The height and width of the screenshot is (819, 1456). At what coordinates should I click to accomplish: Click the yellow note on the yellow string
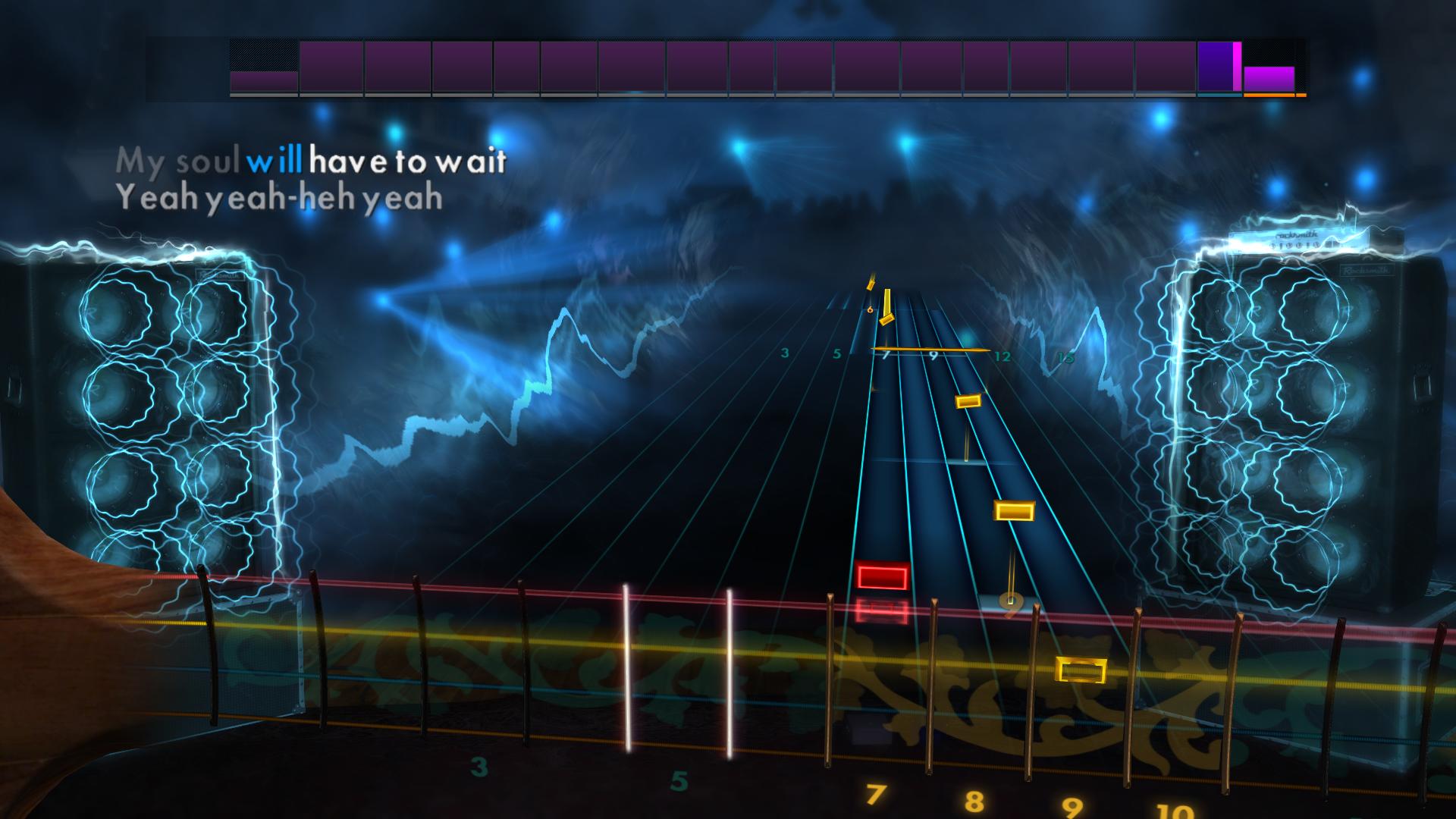[1081, 670]
